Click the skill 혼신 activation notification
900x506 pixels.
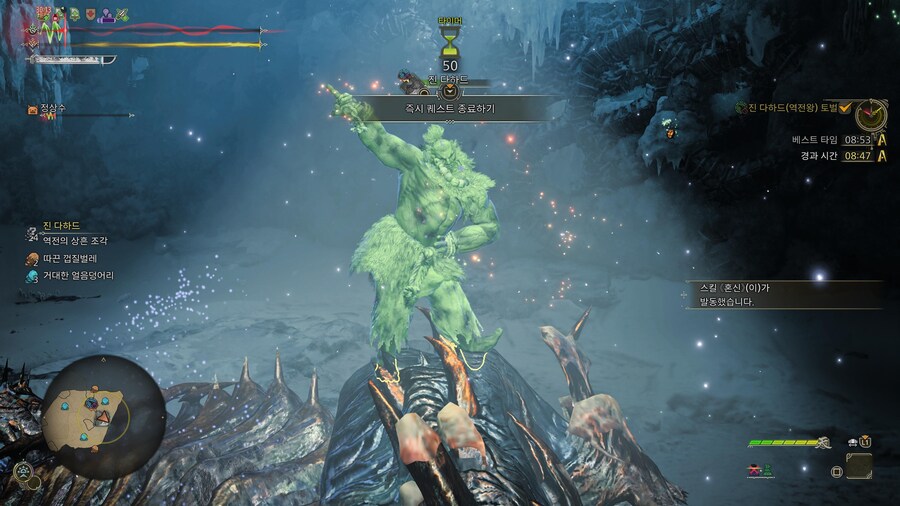coord(780,294)
